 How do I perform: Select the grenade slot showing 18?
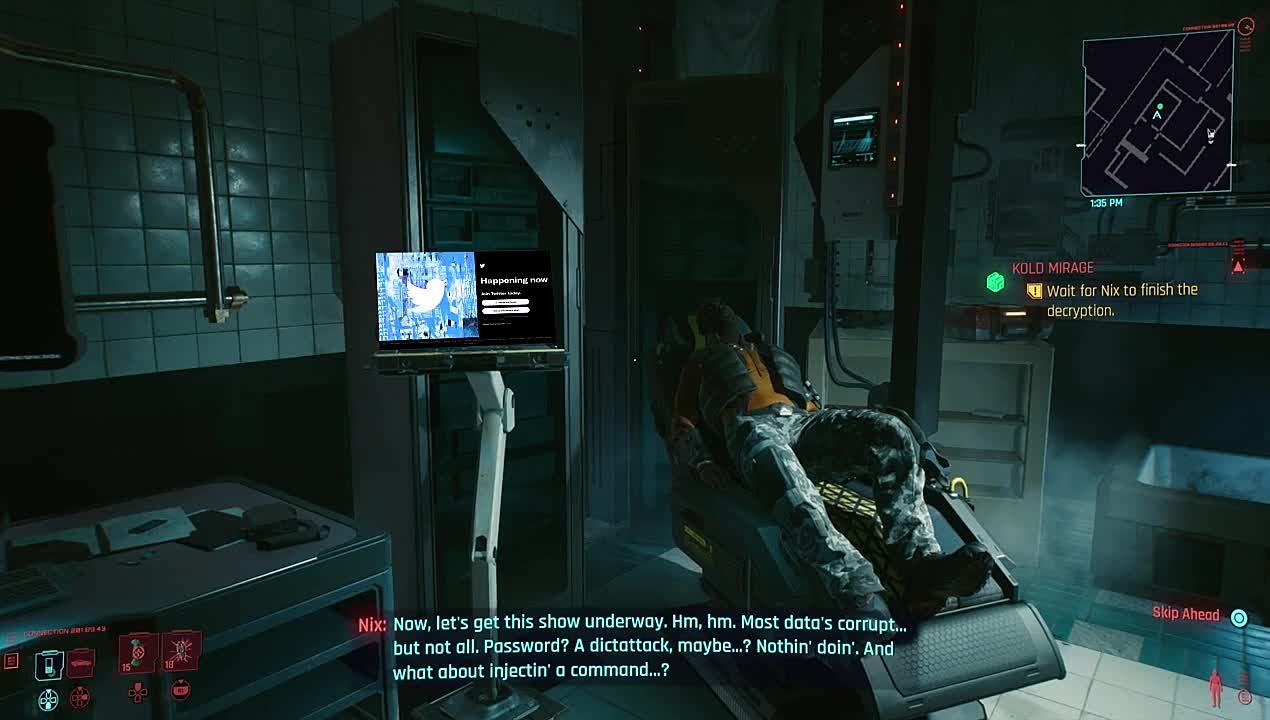(182, 650)
